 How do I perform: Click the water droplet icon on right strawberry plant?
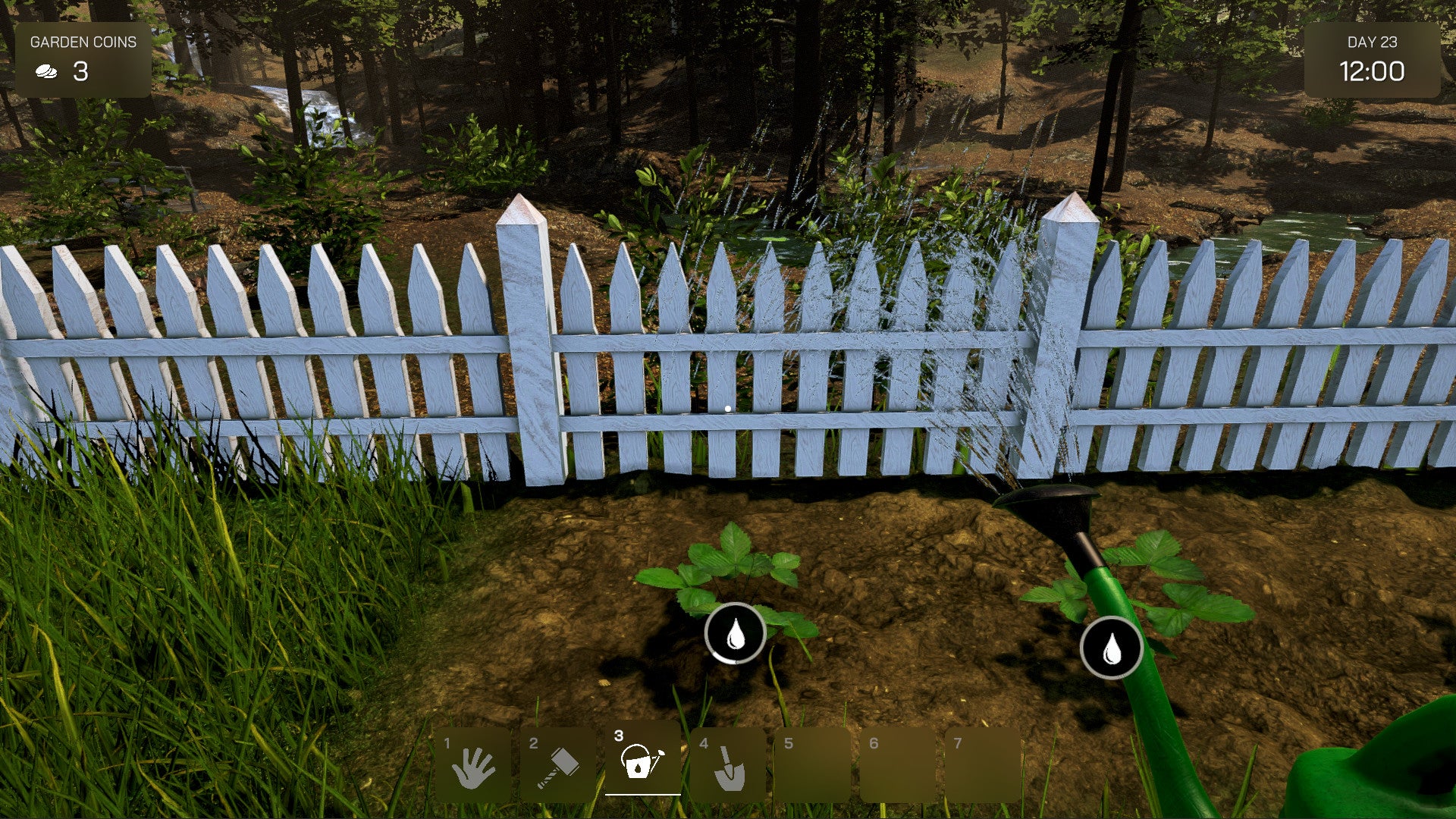1112,648
